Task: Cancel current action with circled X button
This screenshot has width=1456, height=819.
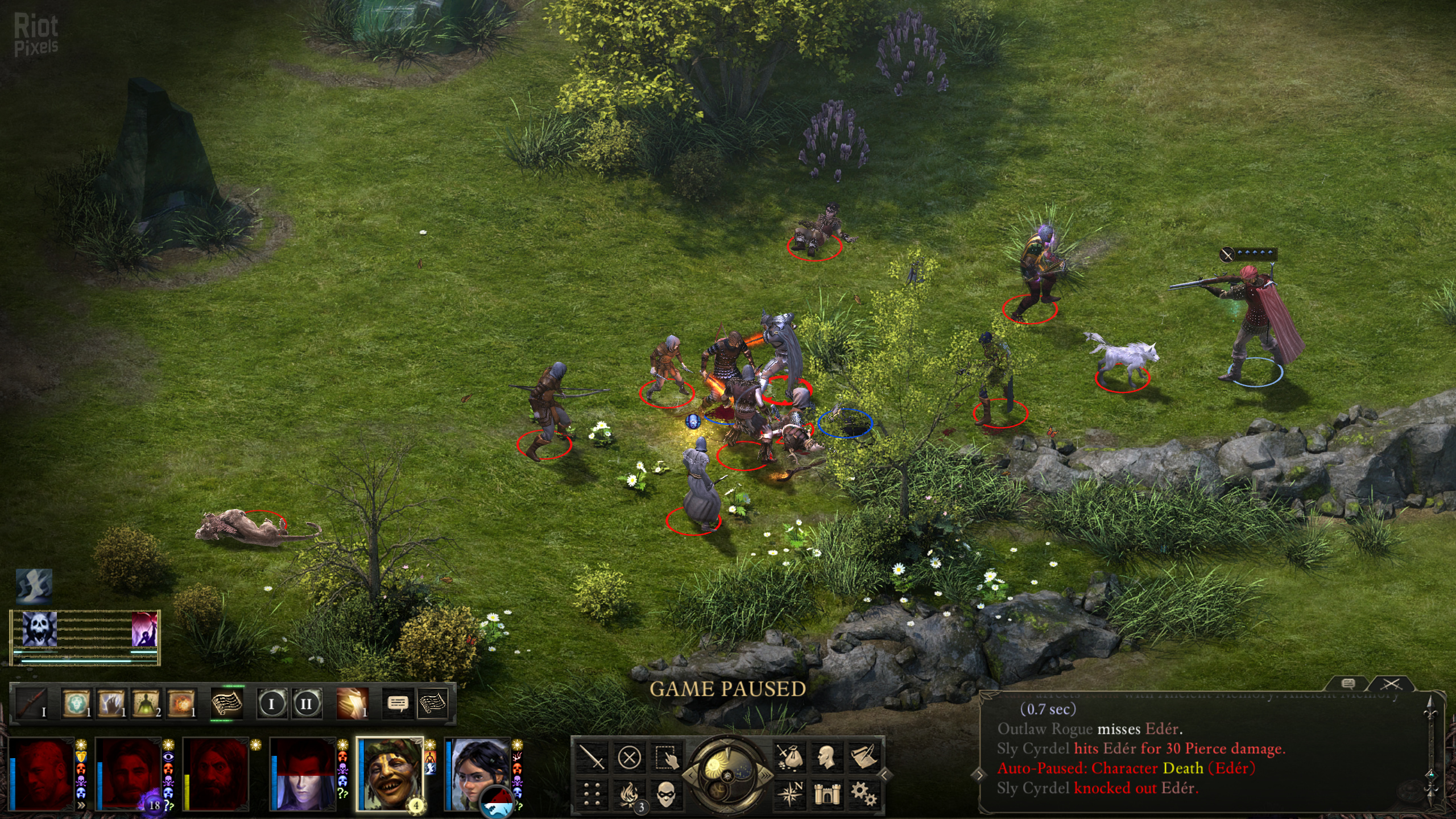Action: (x=629, y=758)
